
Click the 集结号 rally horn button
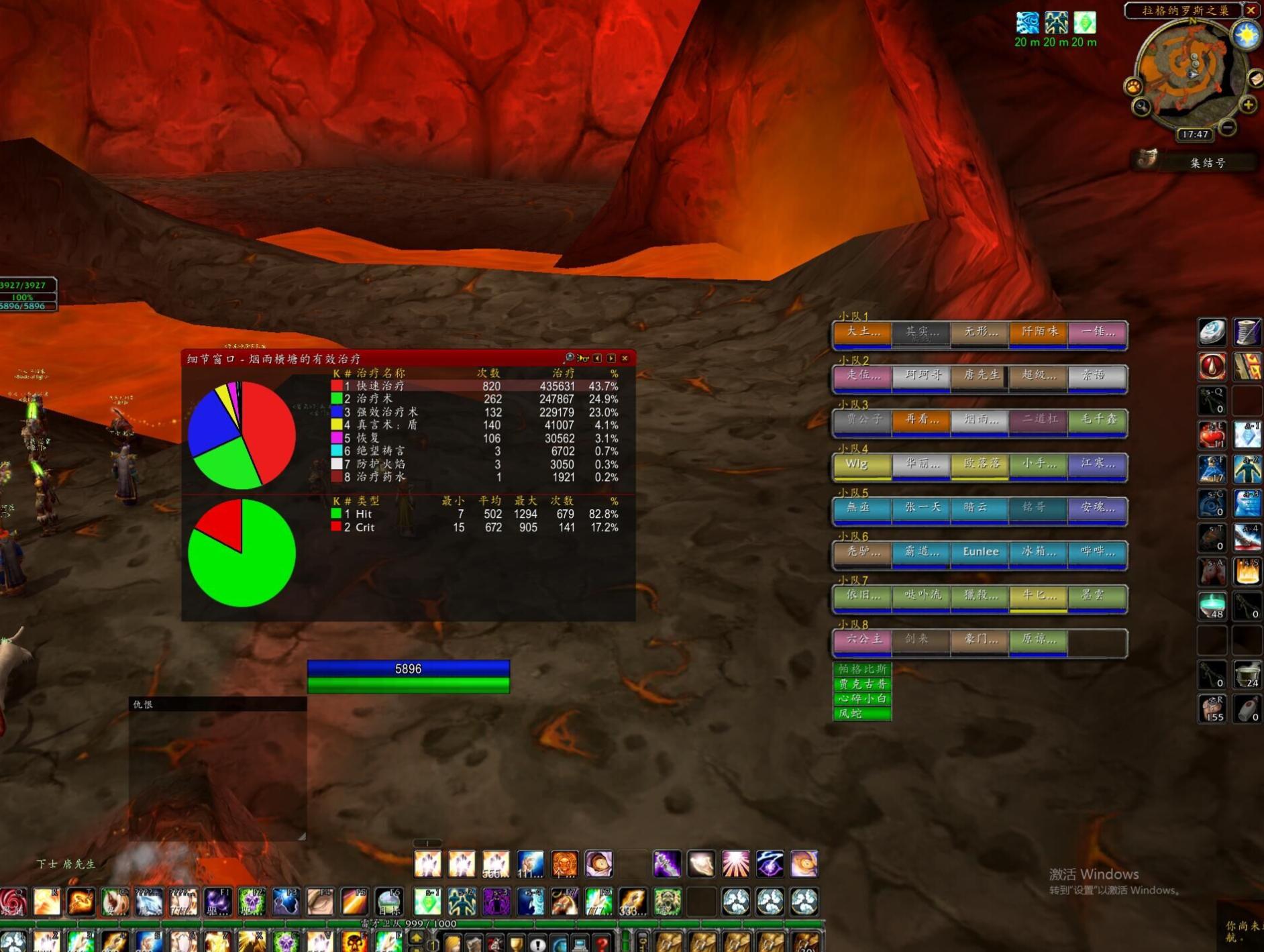(x=1195, y=162)
